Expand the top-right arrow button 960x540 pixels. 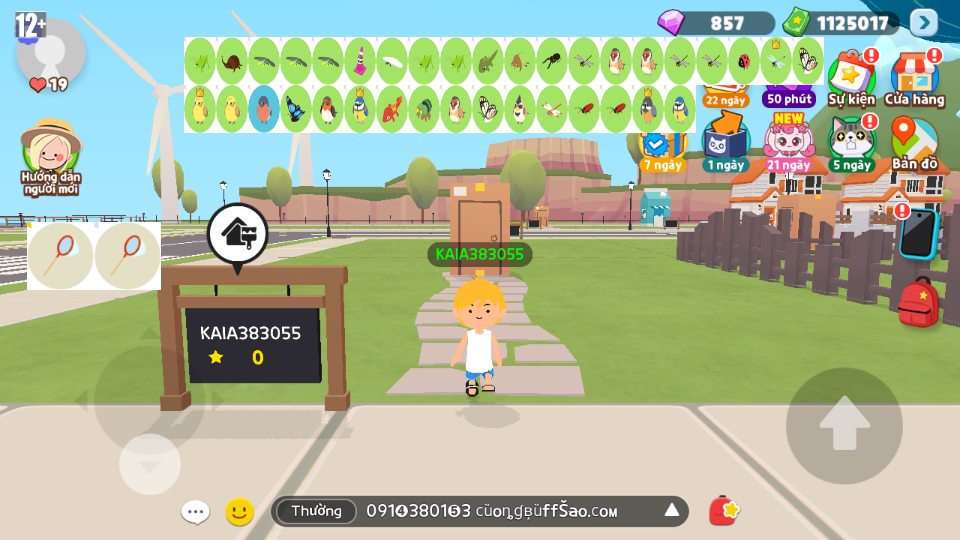pyautogui.click(x=924, y=22)
